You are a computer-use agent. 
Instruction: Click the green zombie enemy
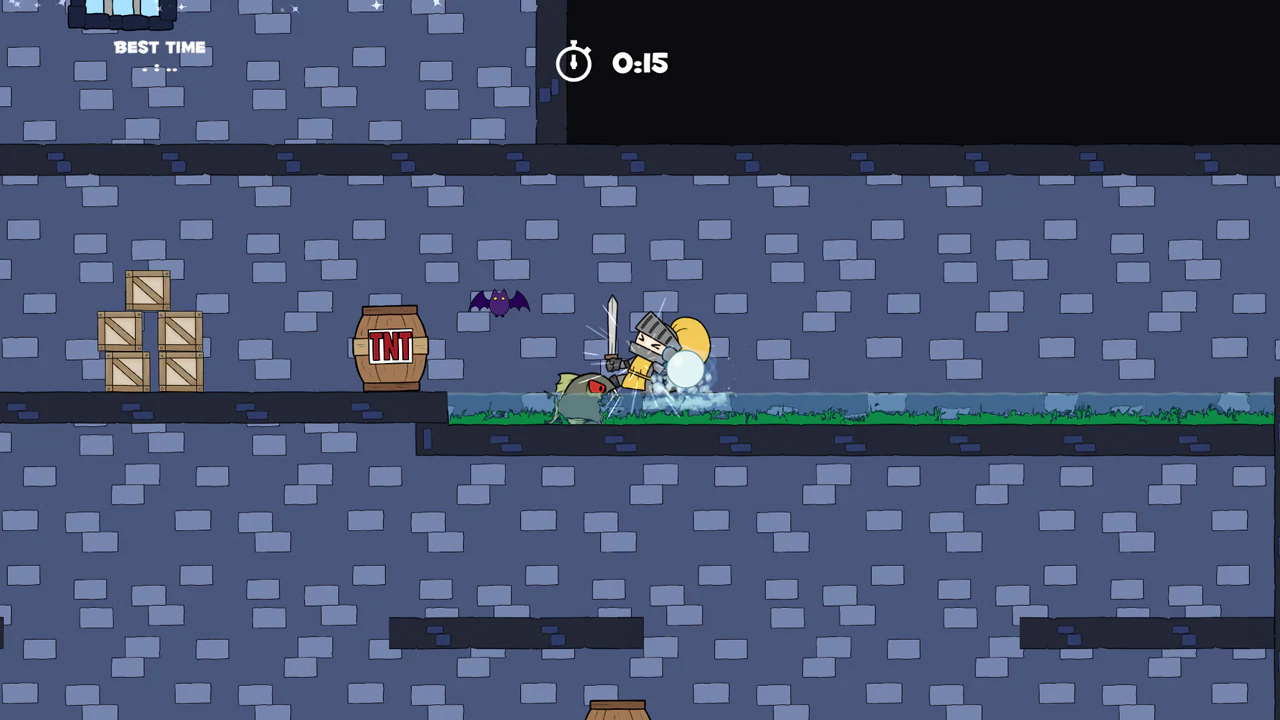580,395
